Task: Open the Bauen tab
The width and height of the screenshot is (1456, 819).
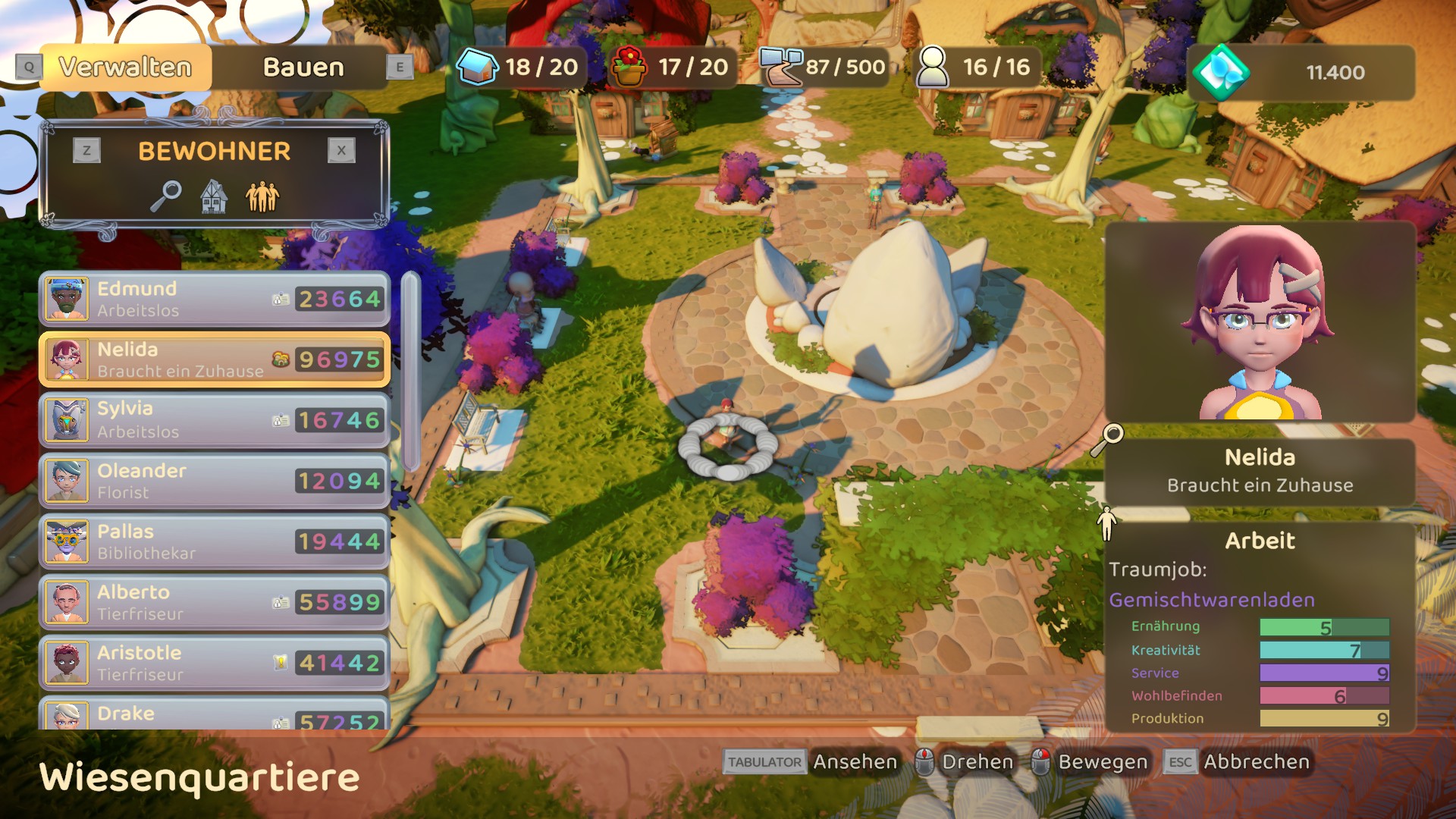Action: [x=303, y=67]
